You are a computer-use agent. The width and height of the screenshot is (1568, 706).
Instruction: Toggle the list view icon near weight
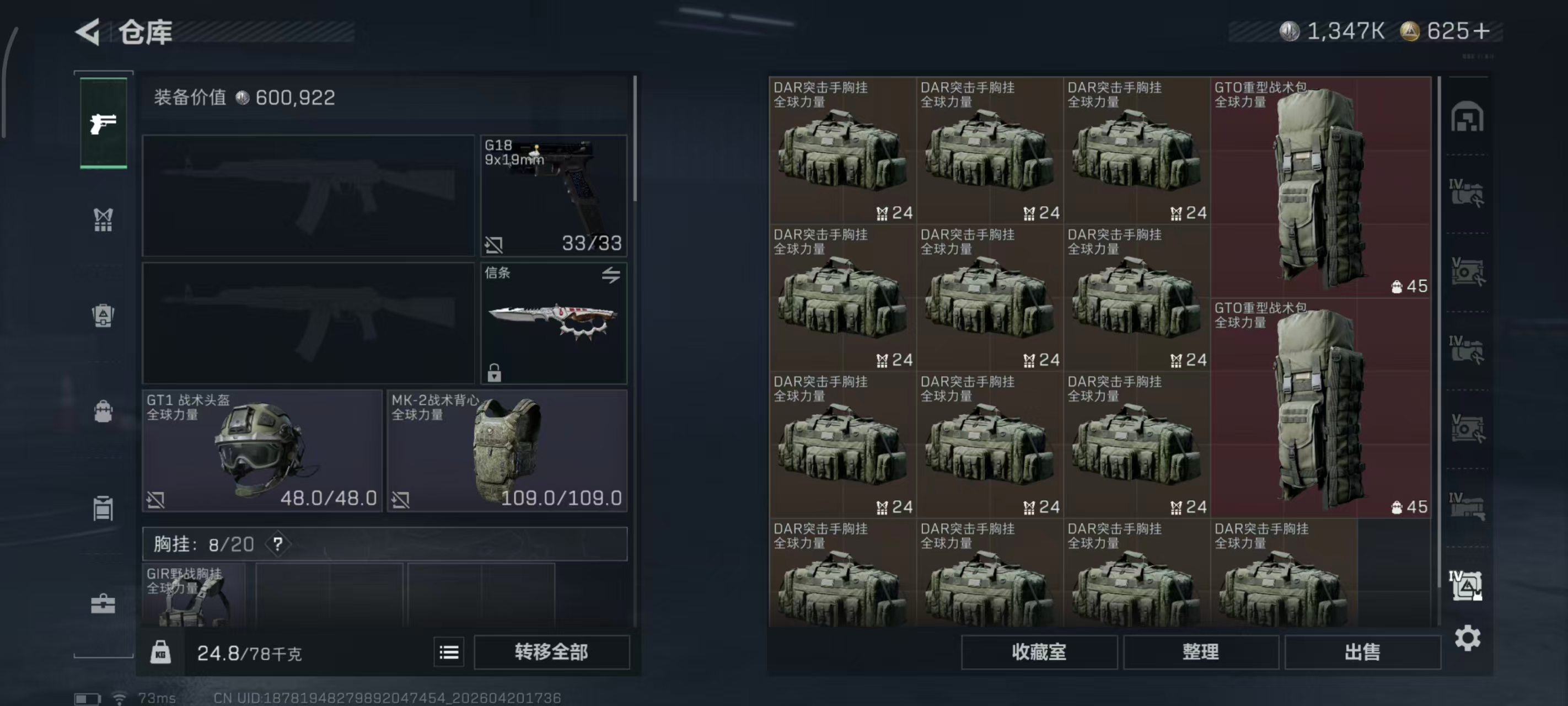(x=449, y=652)
